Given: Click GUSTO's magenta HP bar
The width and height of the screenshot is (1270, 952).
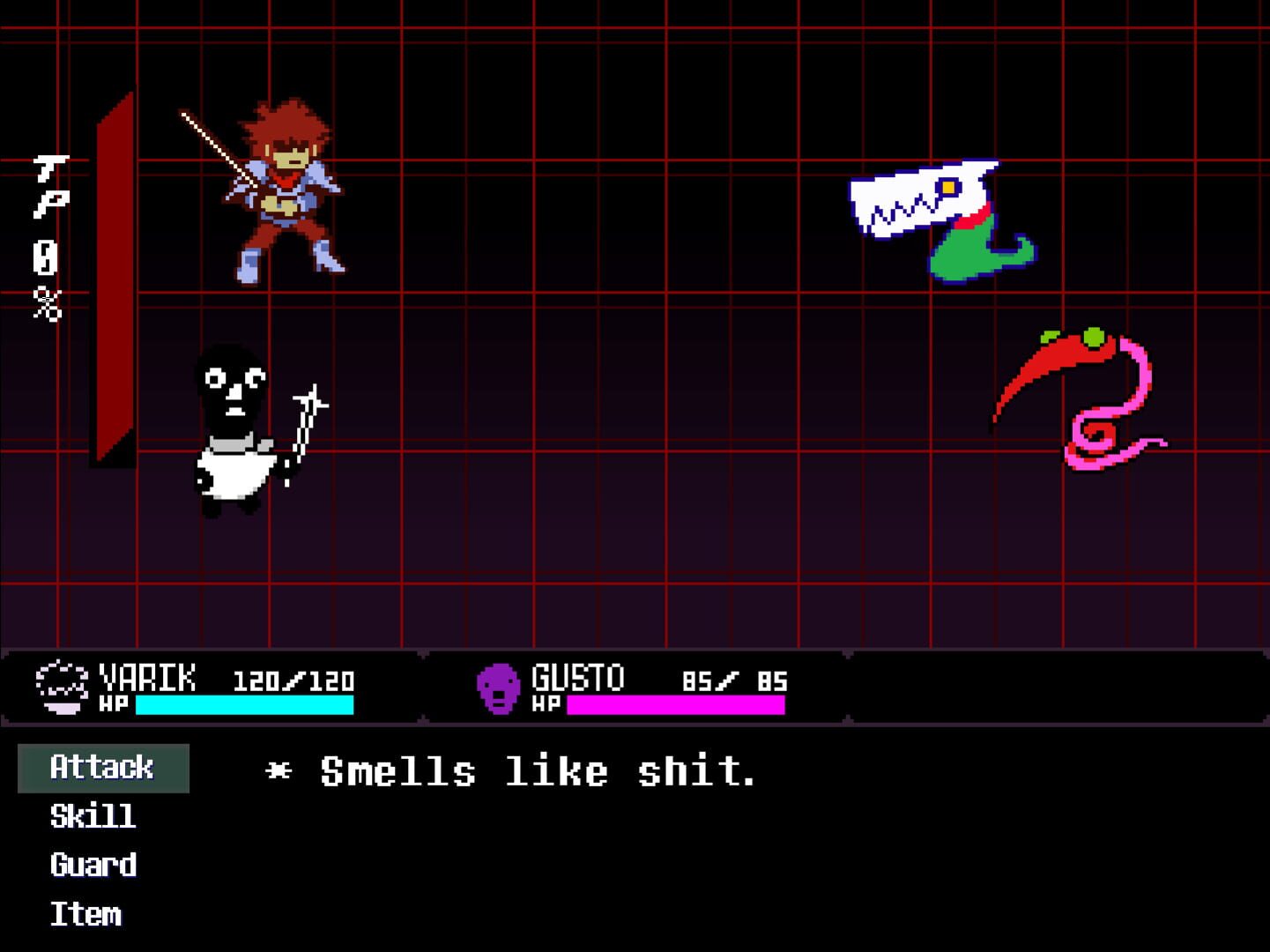Looking at the screenshot, I should [x=675, y=704].
